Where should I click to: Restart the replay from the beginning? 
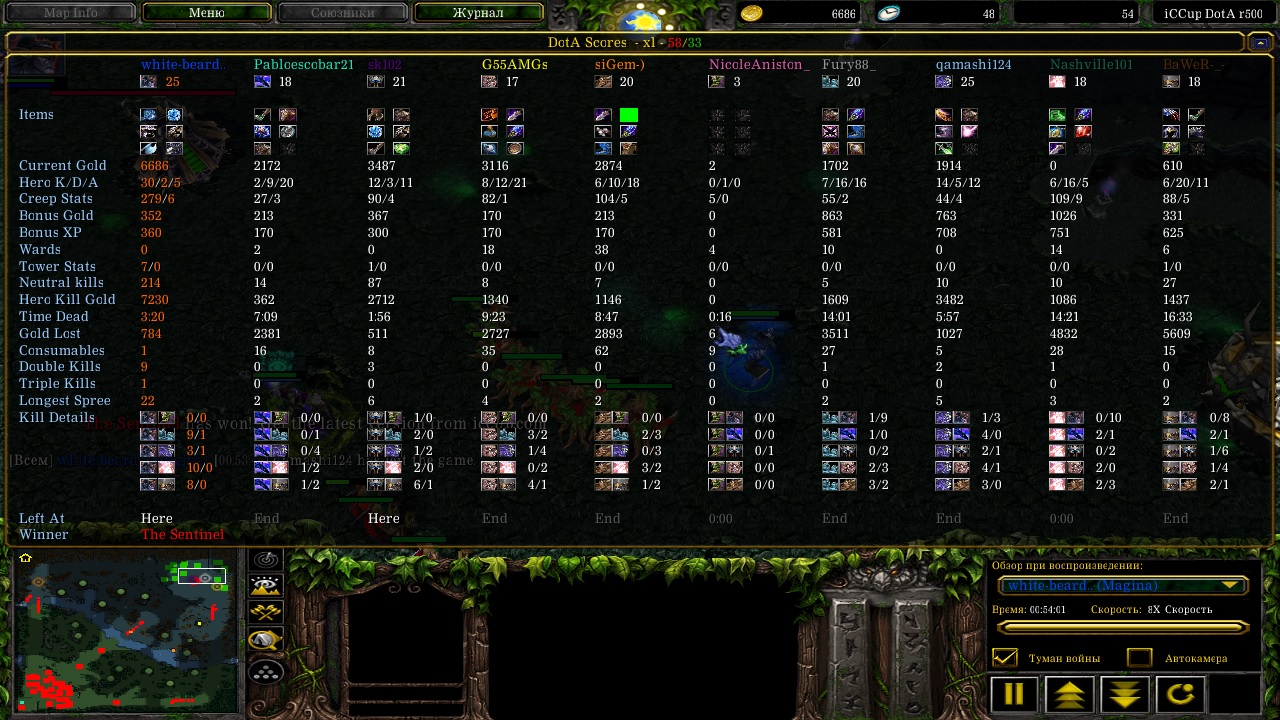(x=1179, y=694)
